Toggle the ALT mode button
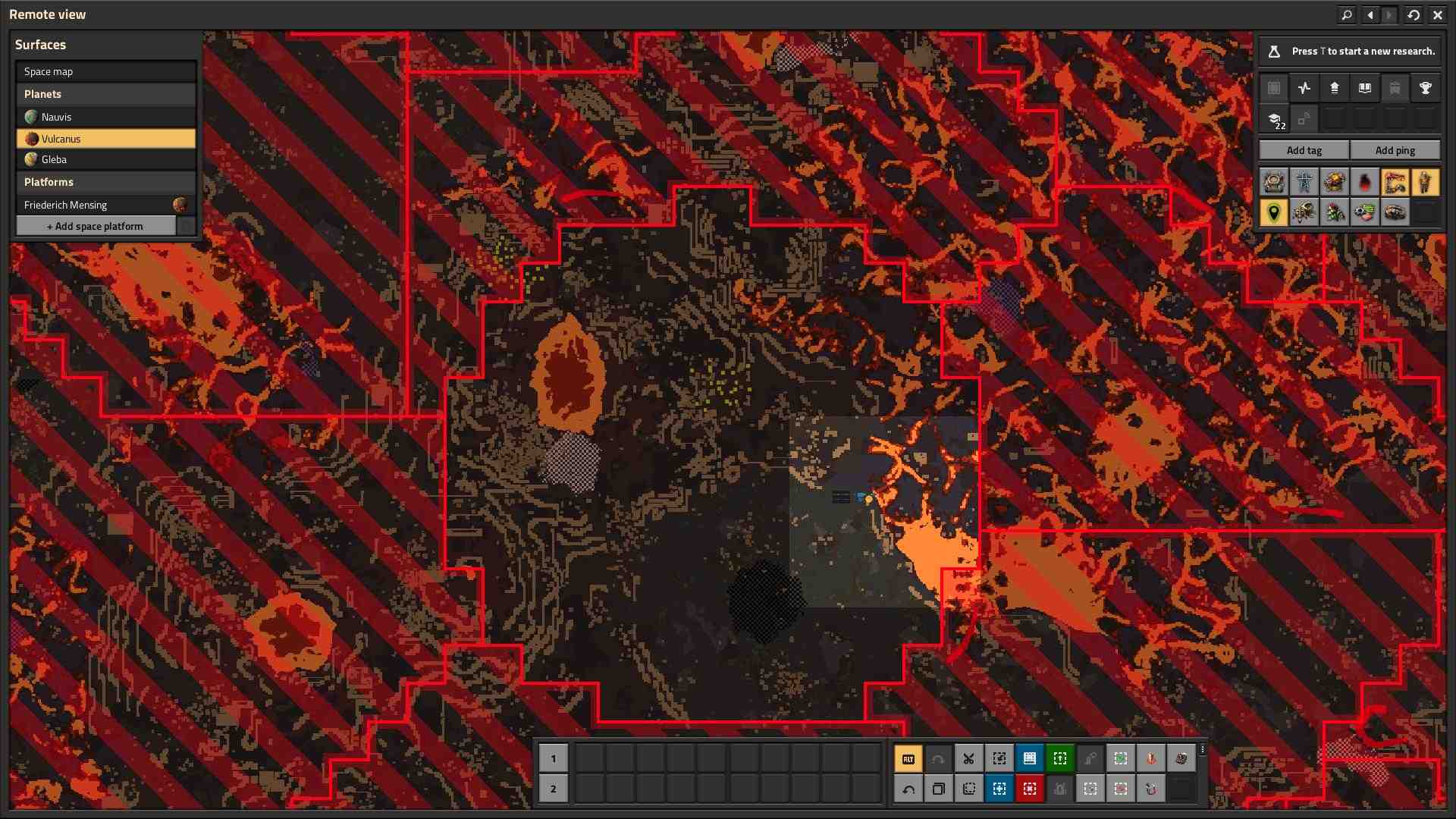 click(x=908, y=758)
